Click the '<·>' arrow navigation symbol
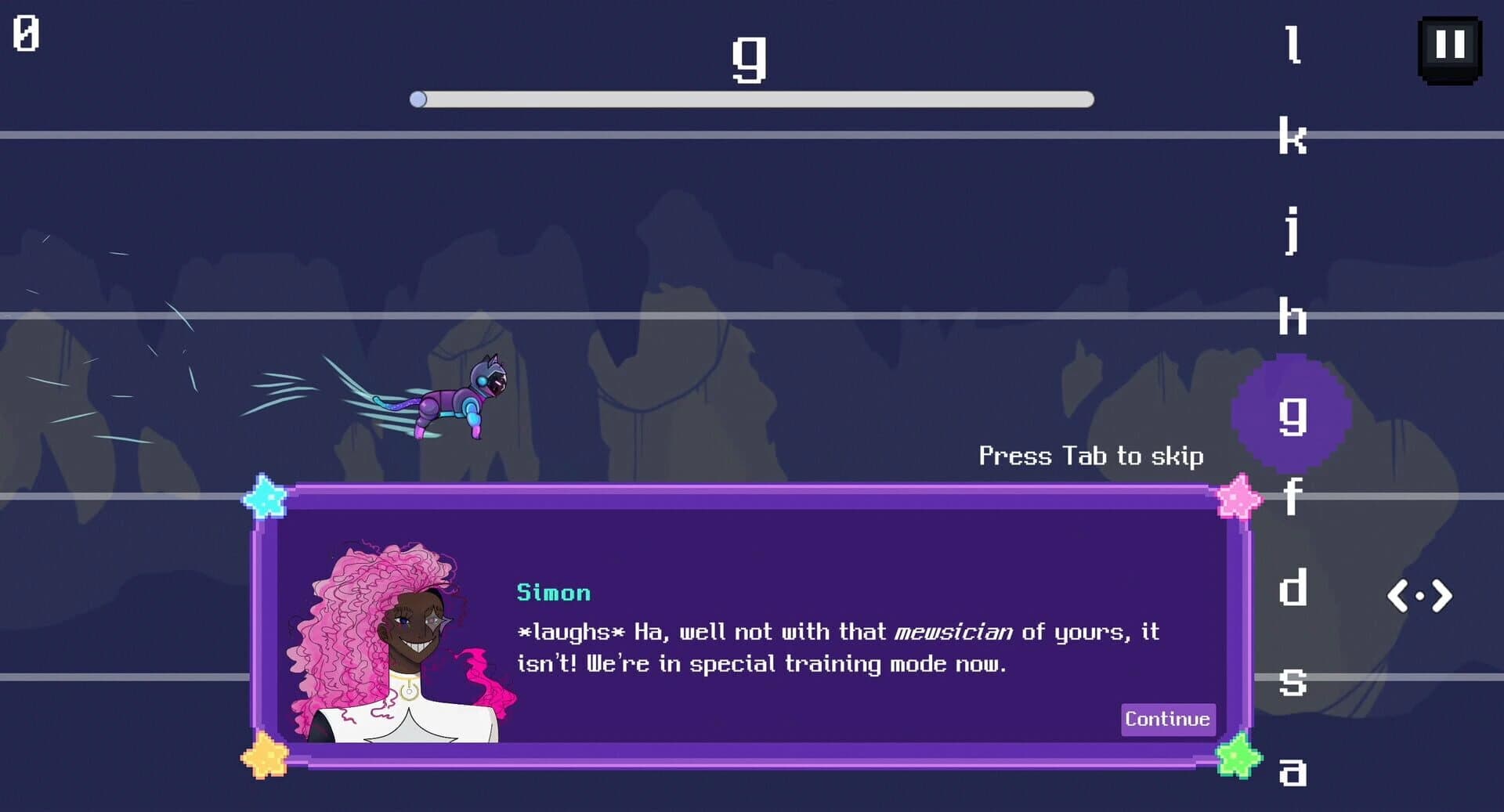 click(x=1420, y=597)
